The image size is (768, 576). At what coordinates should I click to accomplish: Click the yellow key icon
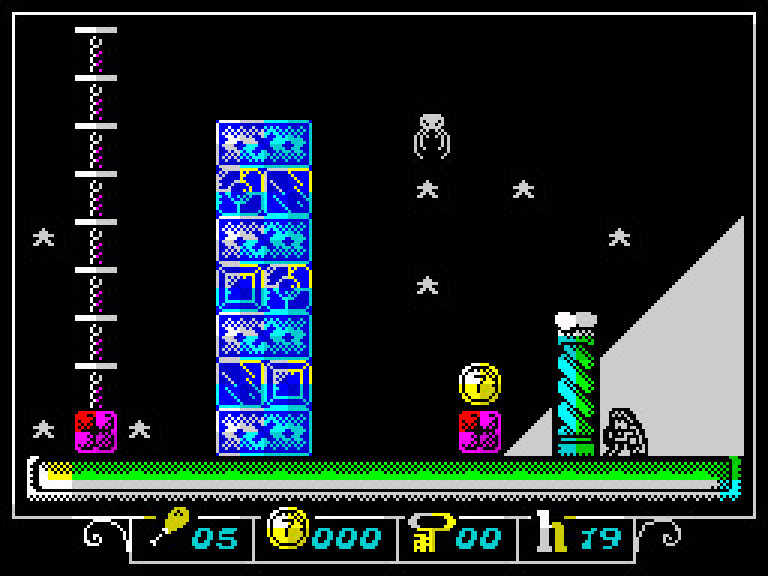pyautogui.click(x=430, y=531)
